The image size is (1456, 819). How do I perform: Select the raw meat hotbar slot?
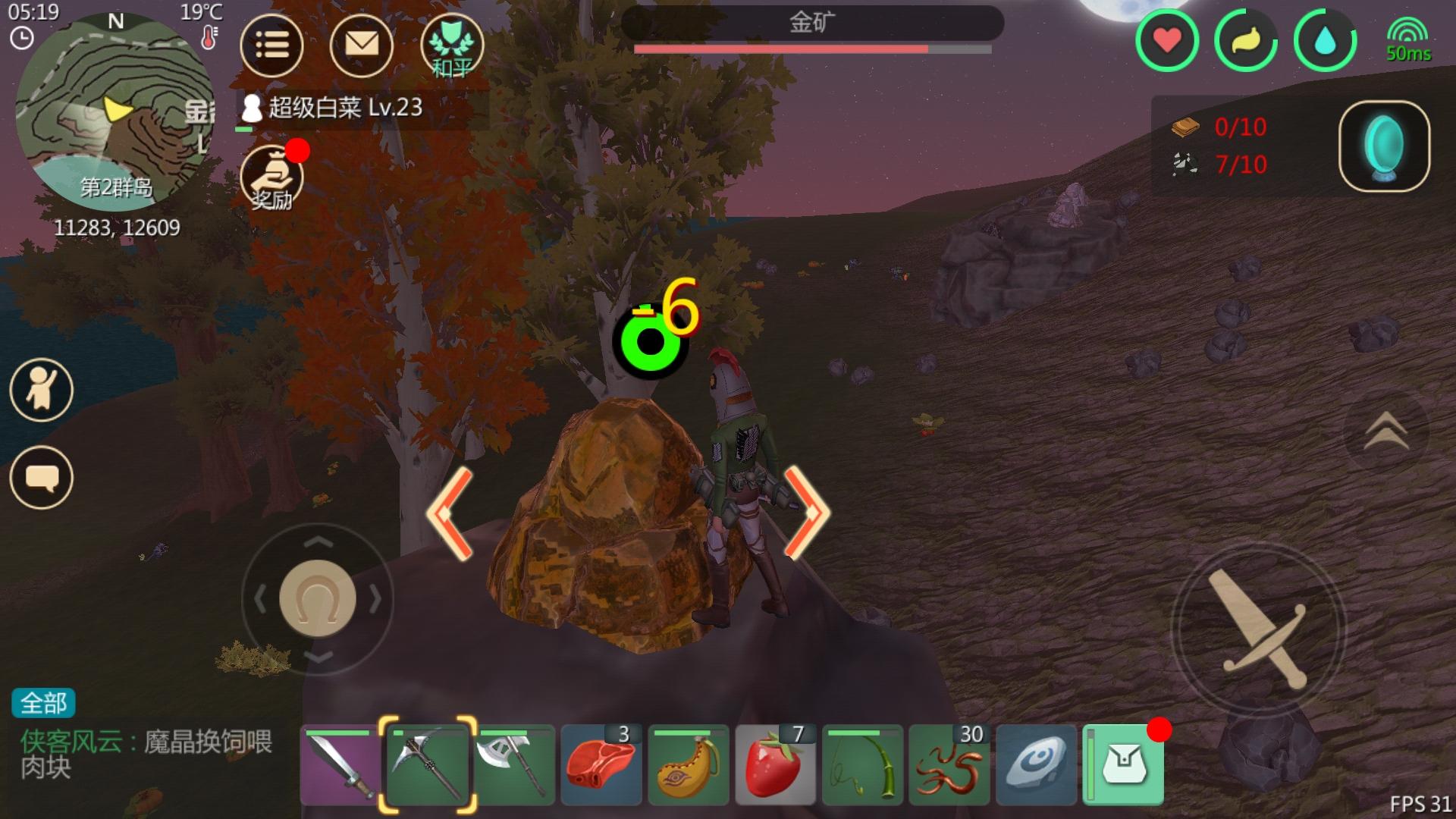pyautogui.click(x=601, y=764)
